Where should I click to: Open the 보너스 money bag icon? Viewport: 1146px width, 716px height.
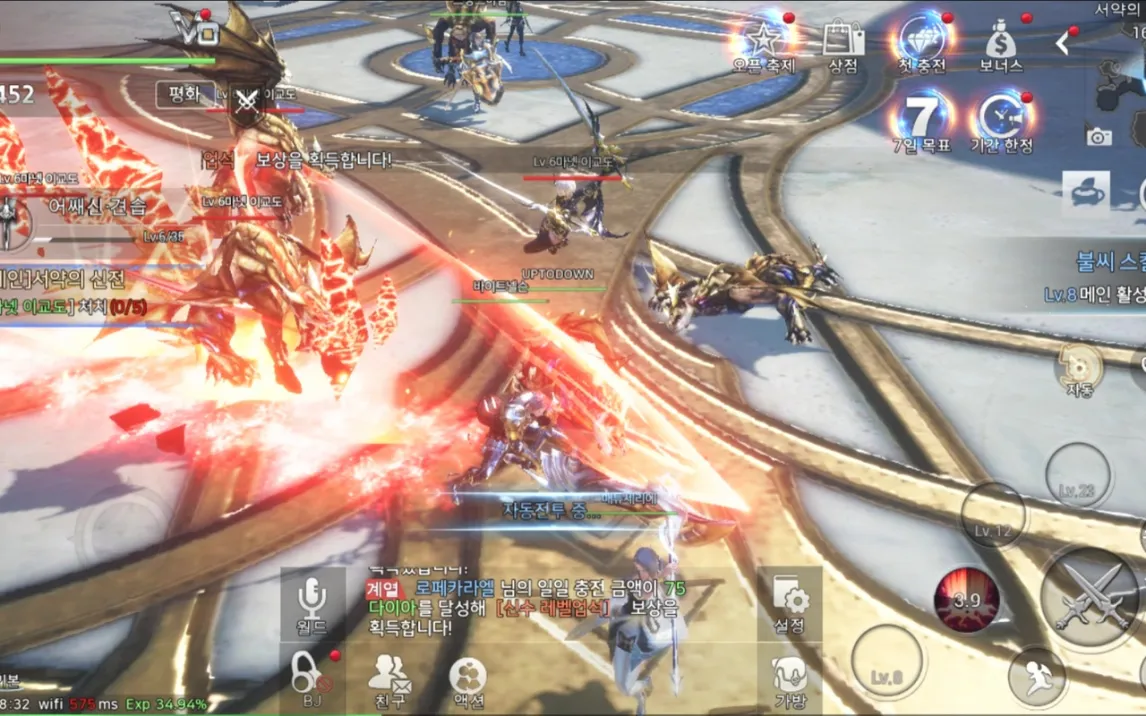(x=1001, y=42)
